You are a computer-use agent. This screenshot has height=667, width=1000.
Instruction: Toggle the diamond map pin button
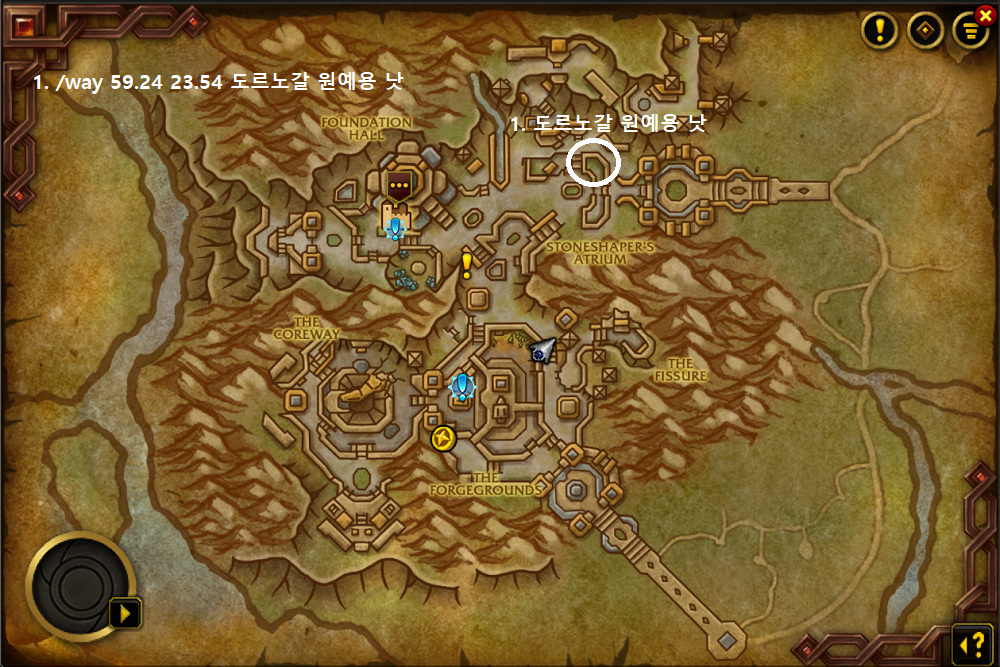[925, 30]
